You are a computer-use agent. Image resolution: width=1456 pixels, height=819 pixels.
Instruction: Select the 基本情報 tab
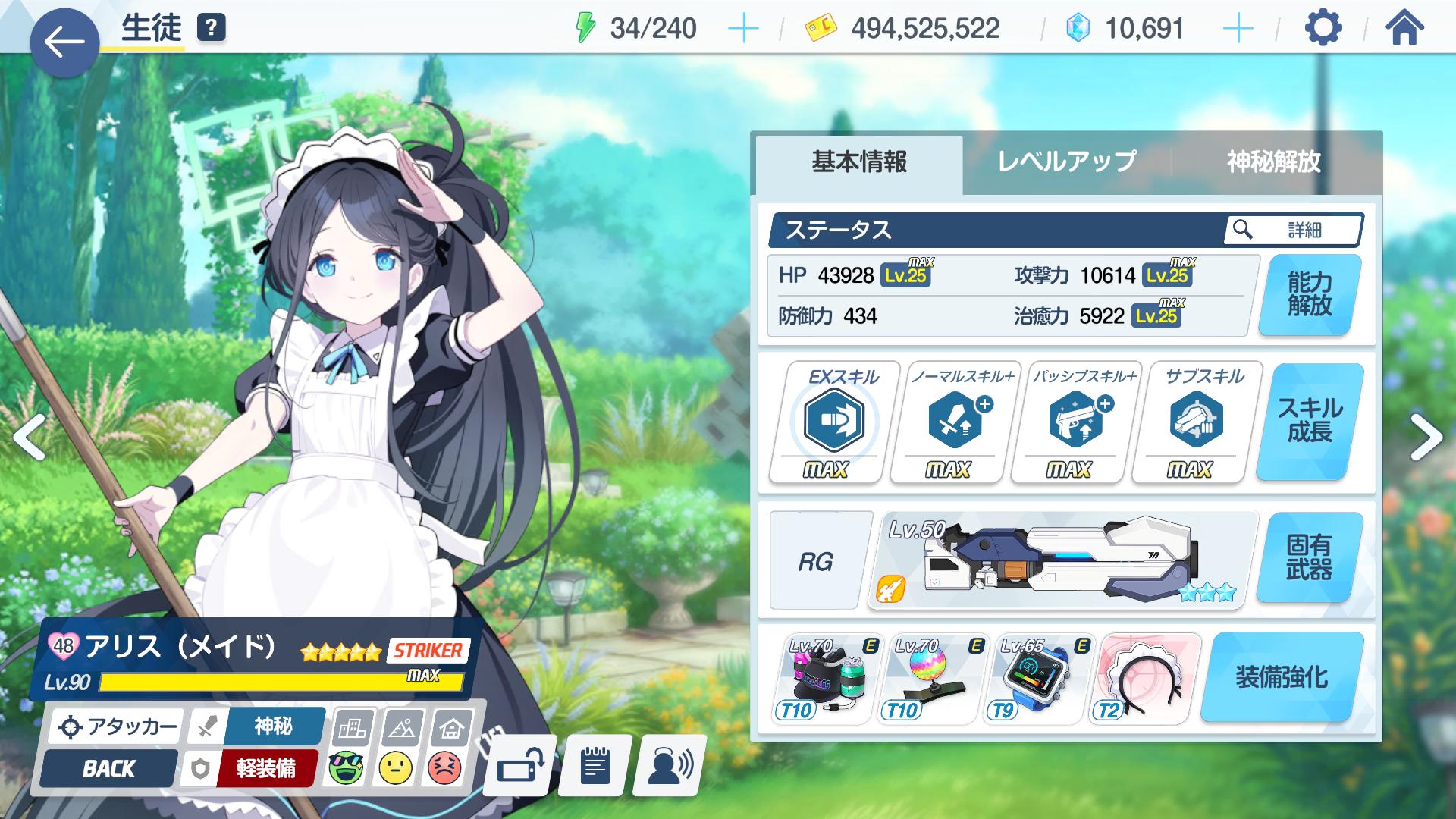tap(859, 162)
